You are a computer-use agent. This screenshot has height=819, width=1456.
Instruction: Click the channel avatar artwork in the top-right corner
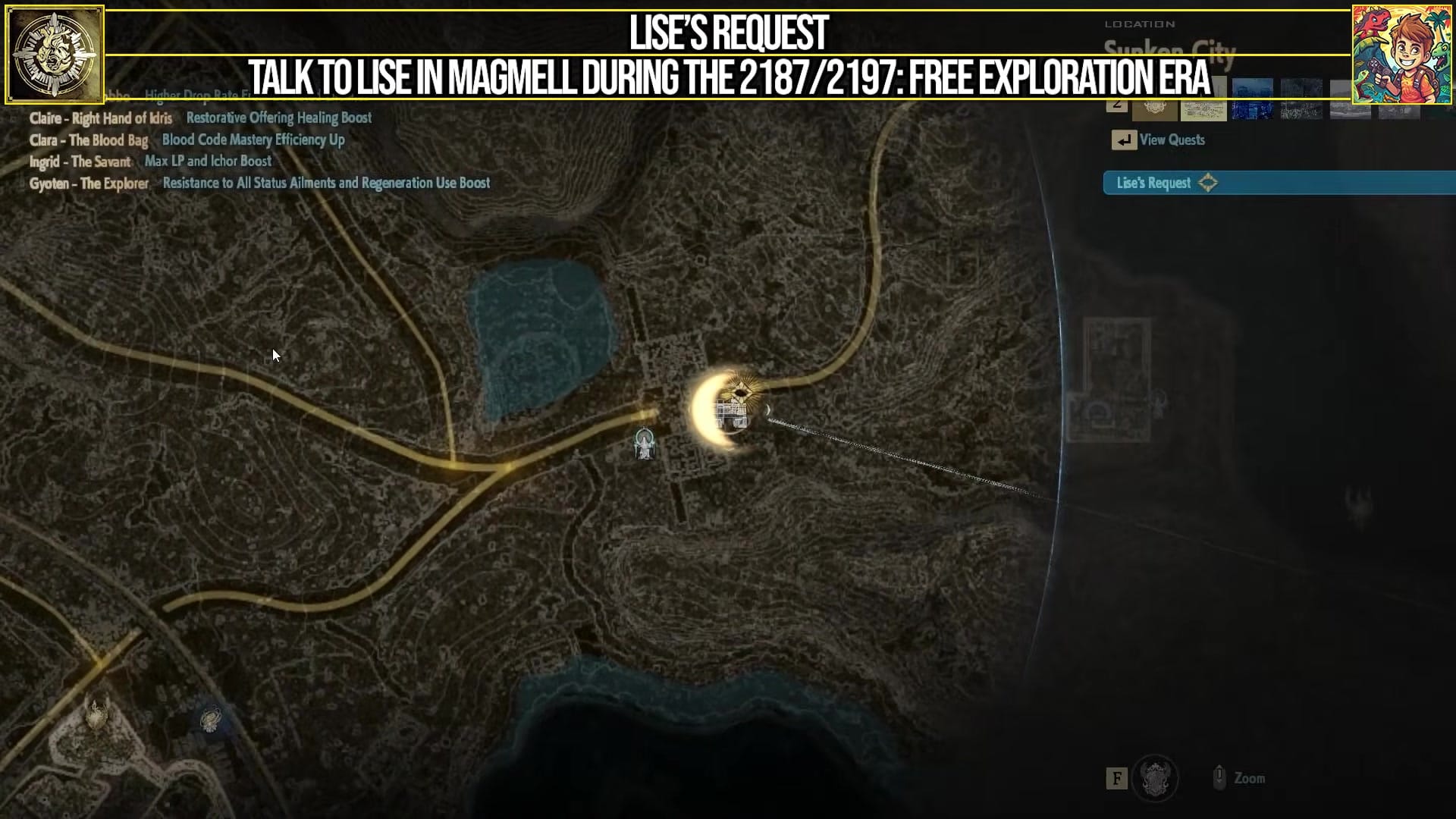click(1402, 52)
